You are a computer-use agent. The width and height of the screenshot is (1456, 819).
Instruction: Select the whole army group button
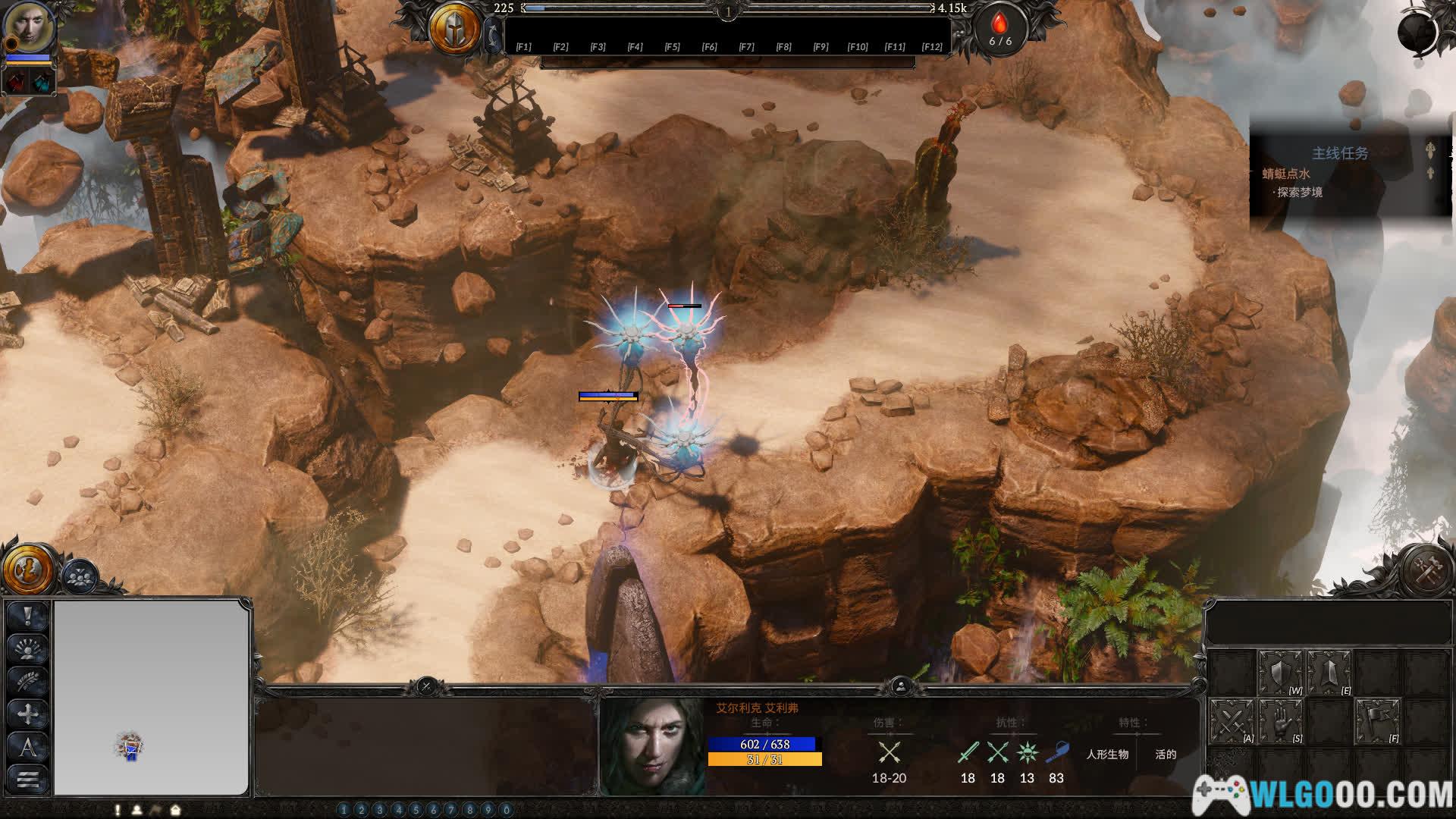[79, 577]
